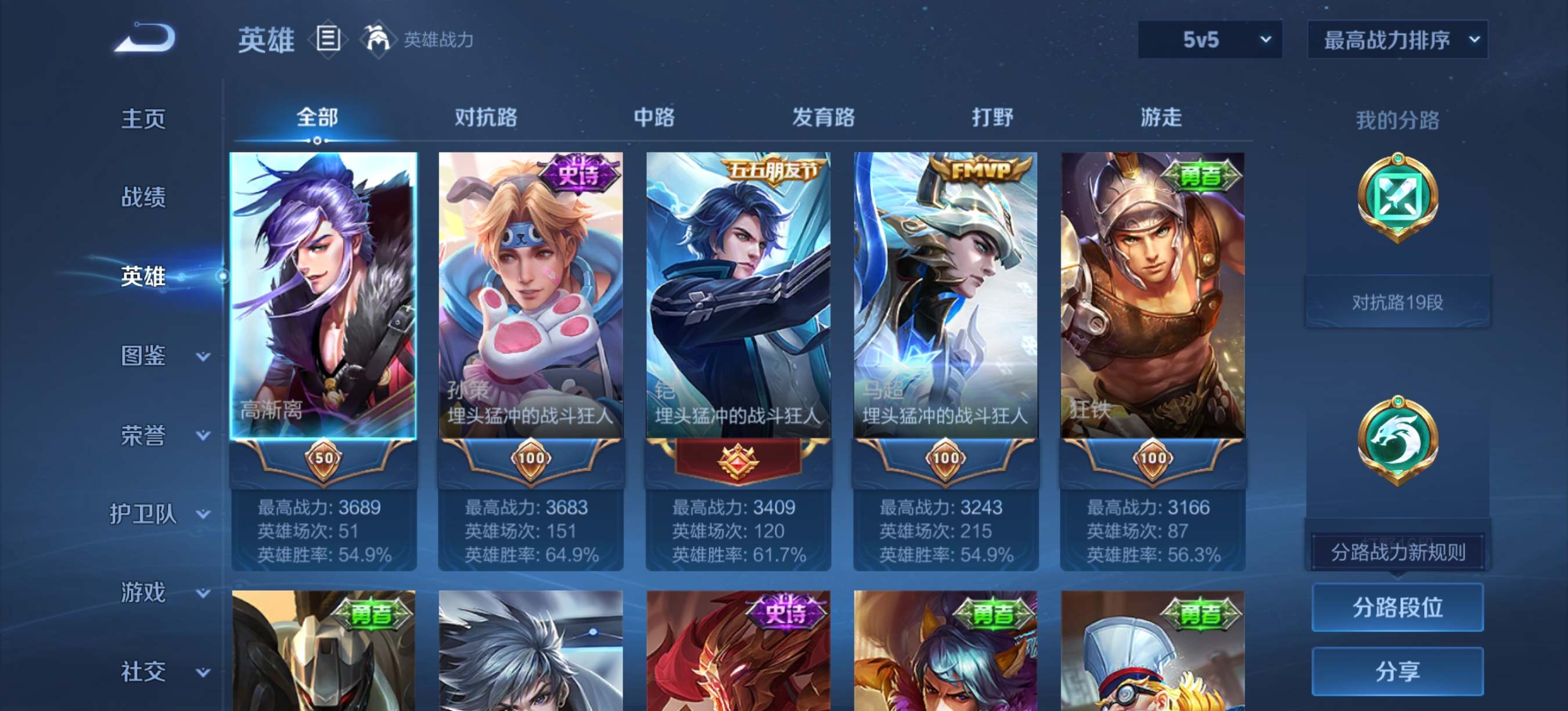Click the list icon beside the 英雄 title
Image resolution: width=1568 pixels, height=711 pixels.
point(328,39)
